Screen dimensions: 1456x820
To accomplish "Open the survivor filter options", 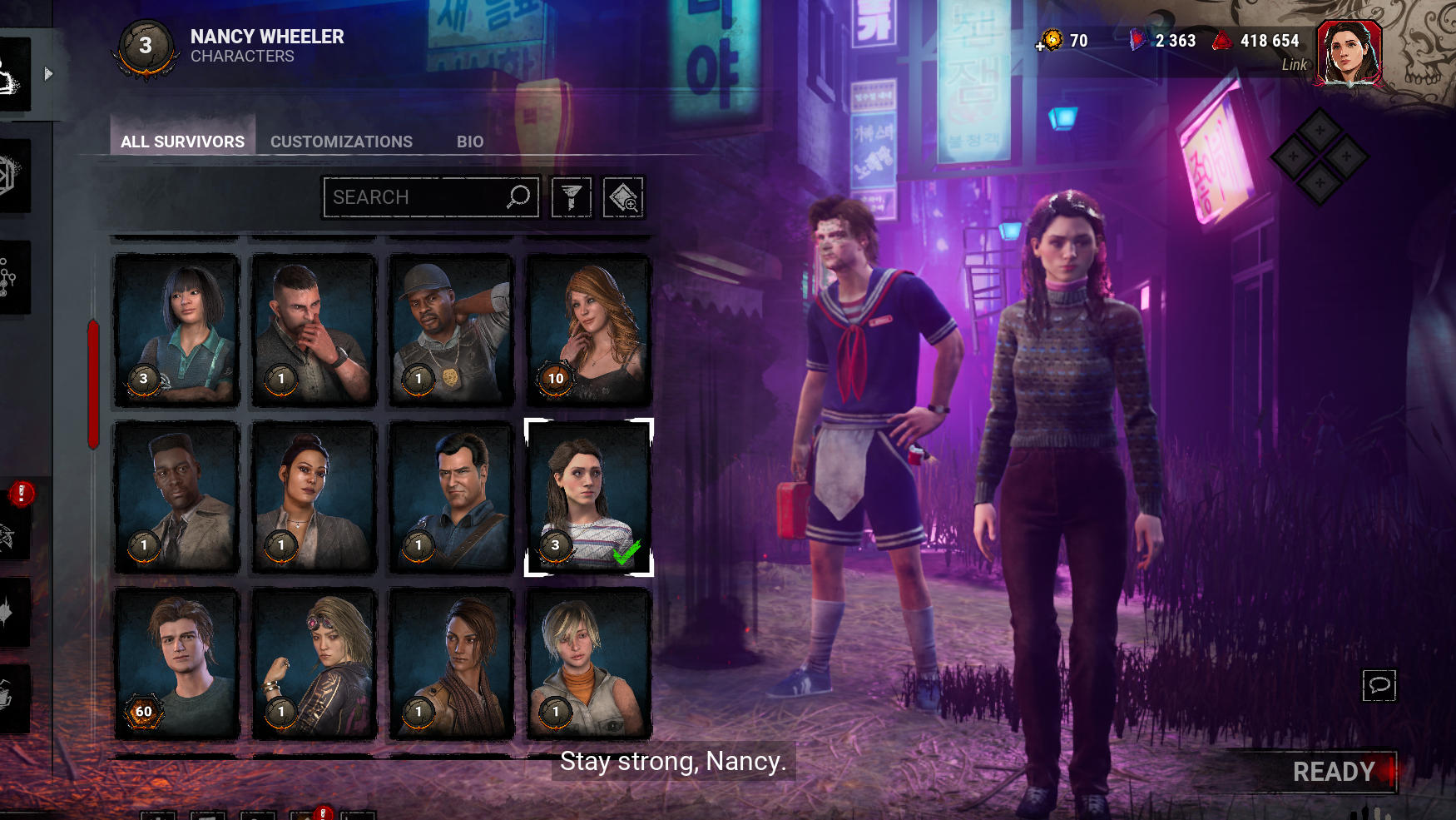I will coord(572,197).
